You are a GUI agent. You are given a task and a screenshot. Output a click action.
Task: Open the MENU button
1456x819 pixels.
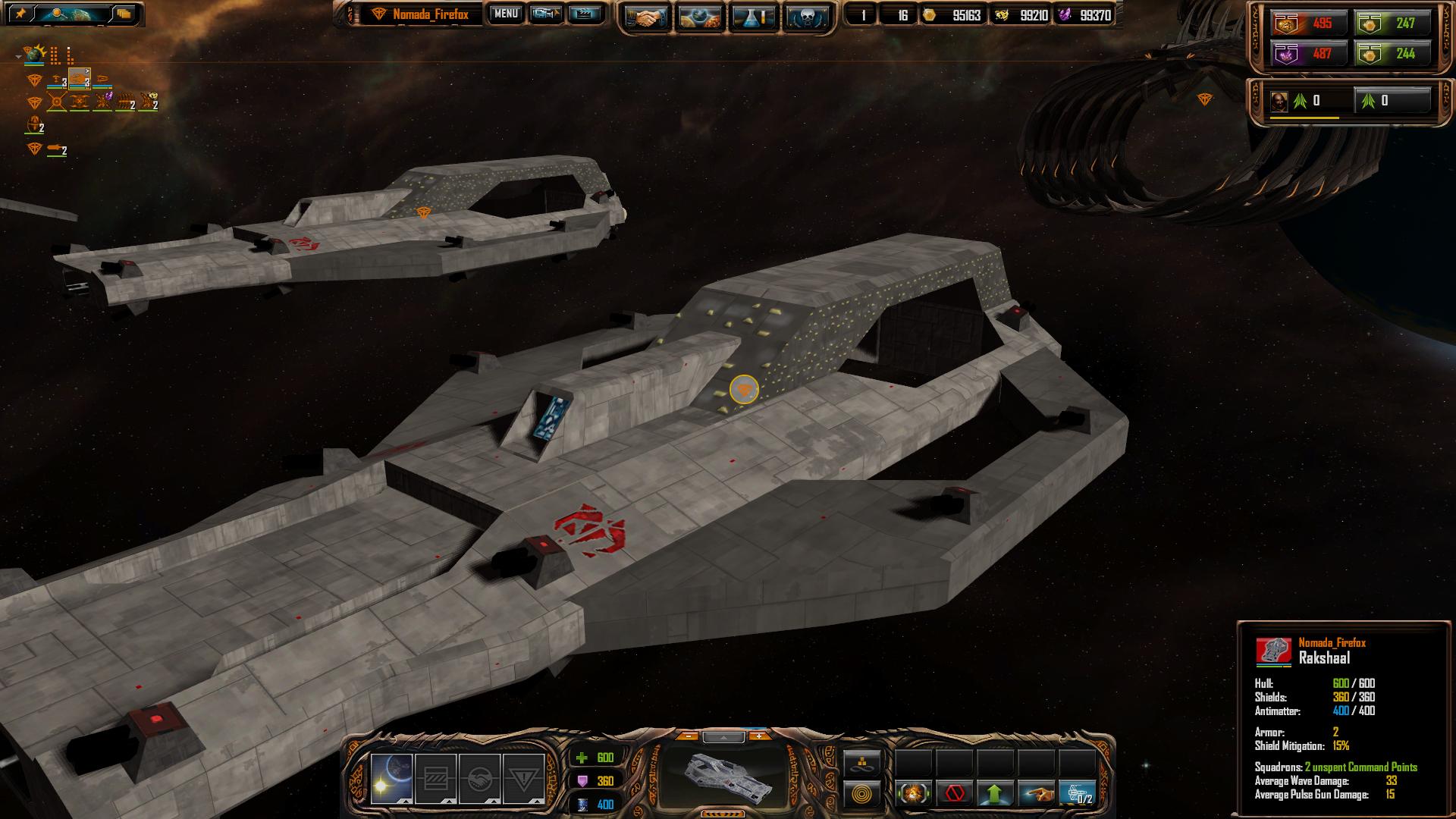[x=505, y=14]
